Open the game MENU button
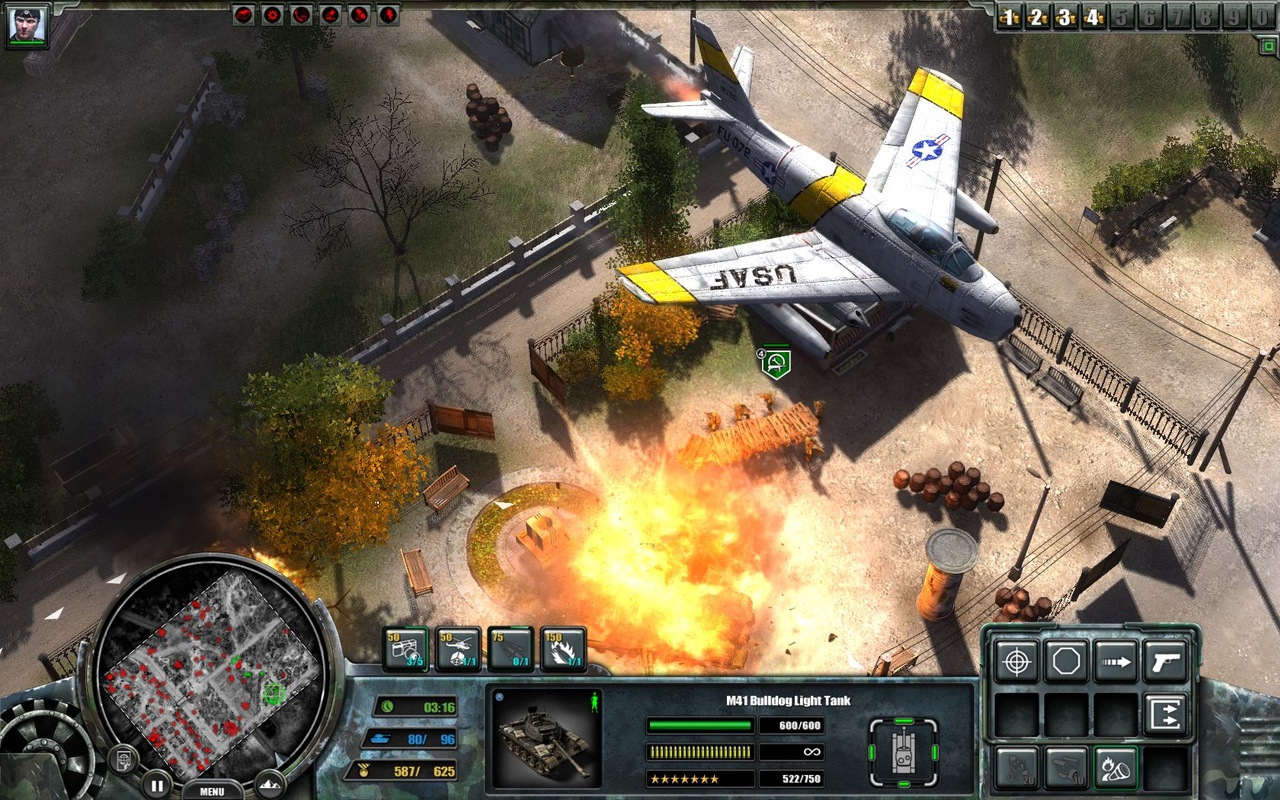1280x800 pixels. pos(211,790)
